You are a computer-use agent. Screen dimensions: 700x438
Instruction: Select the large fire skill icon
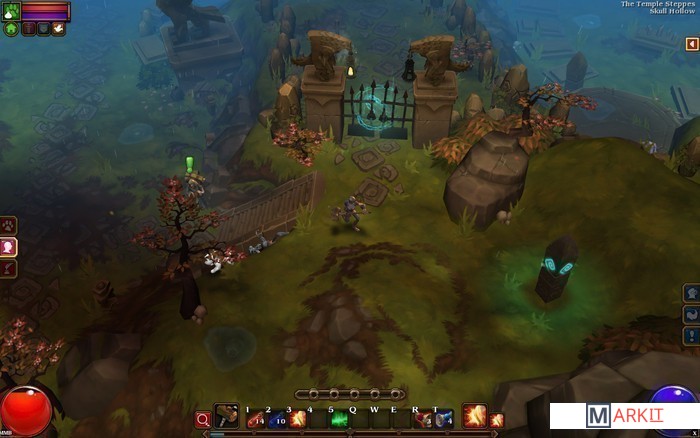click(473, 416)
